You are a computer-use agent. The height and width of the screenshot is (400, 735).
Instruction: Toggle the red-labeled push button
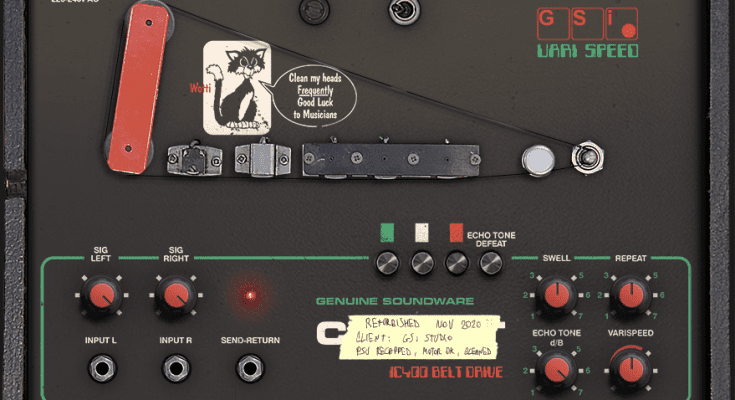click(x=456, y=263)
